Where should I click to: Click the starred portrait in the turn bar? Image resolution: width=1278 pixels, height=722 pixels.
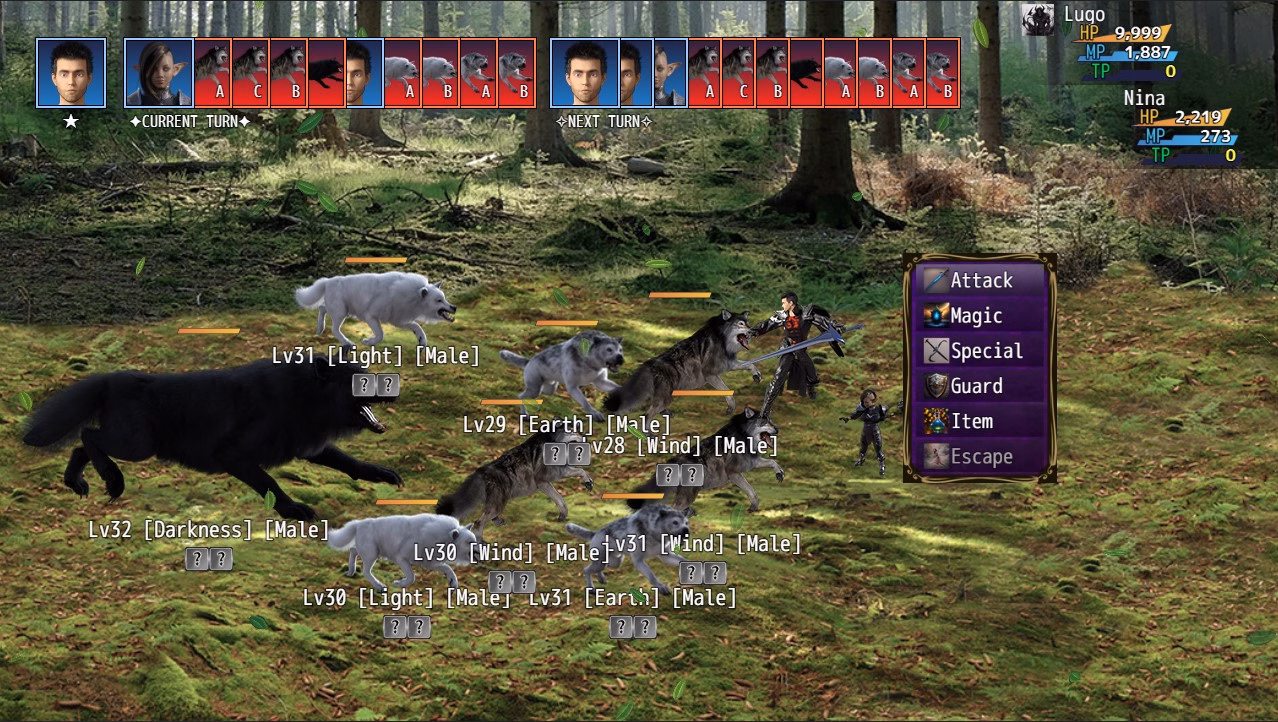tap(71, 73)
